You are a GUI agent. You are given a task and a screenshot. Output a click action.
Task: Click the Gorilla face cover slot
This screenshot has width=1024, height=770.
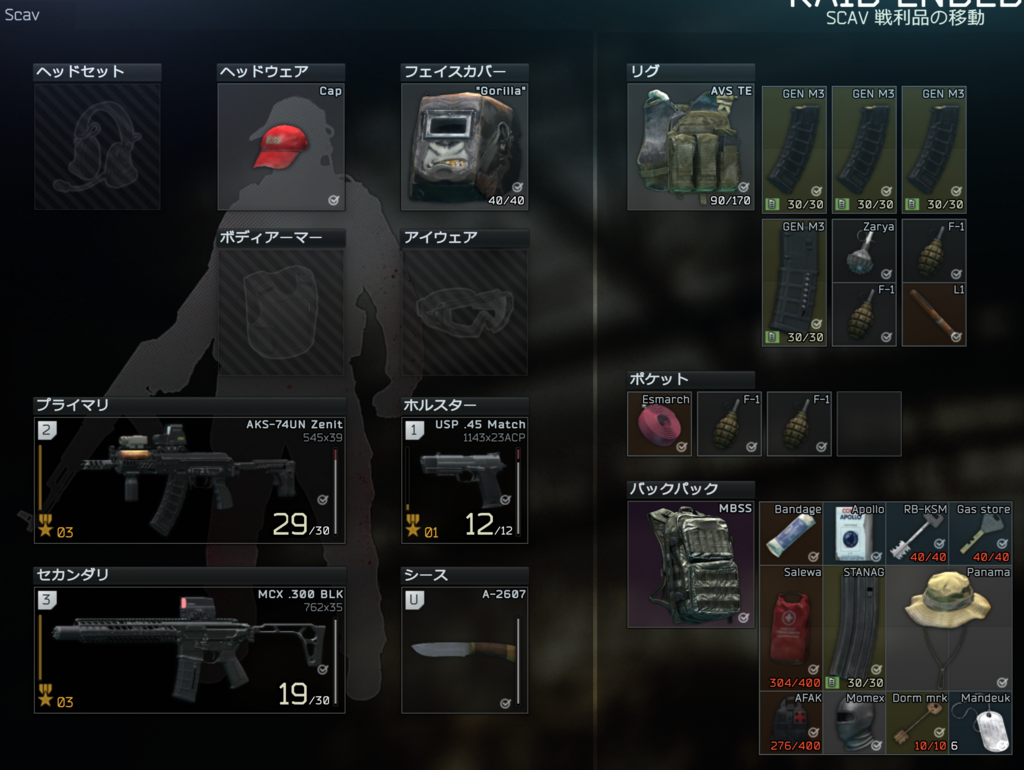(463, 146)
